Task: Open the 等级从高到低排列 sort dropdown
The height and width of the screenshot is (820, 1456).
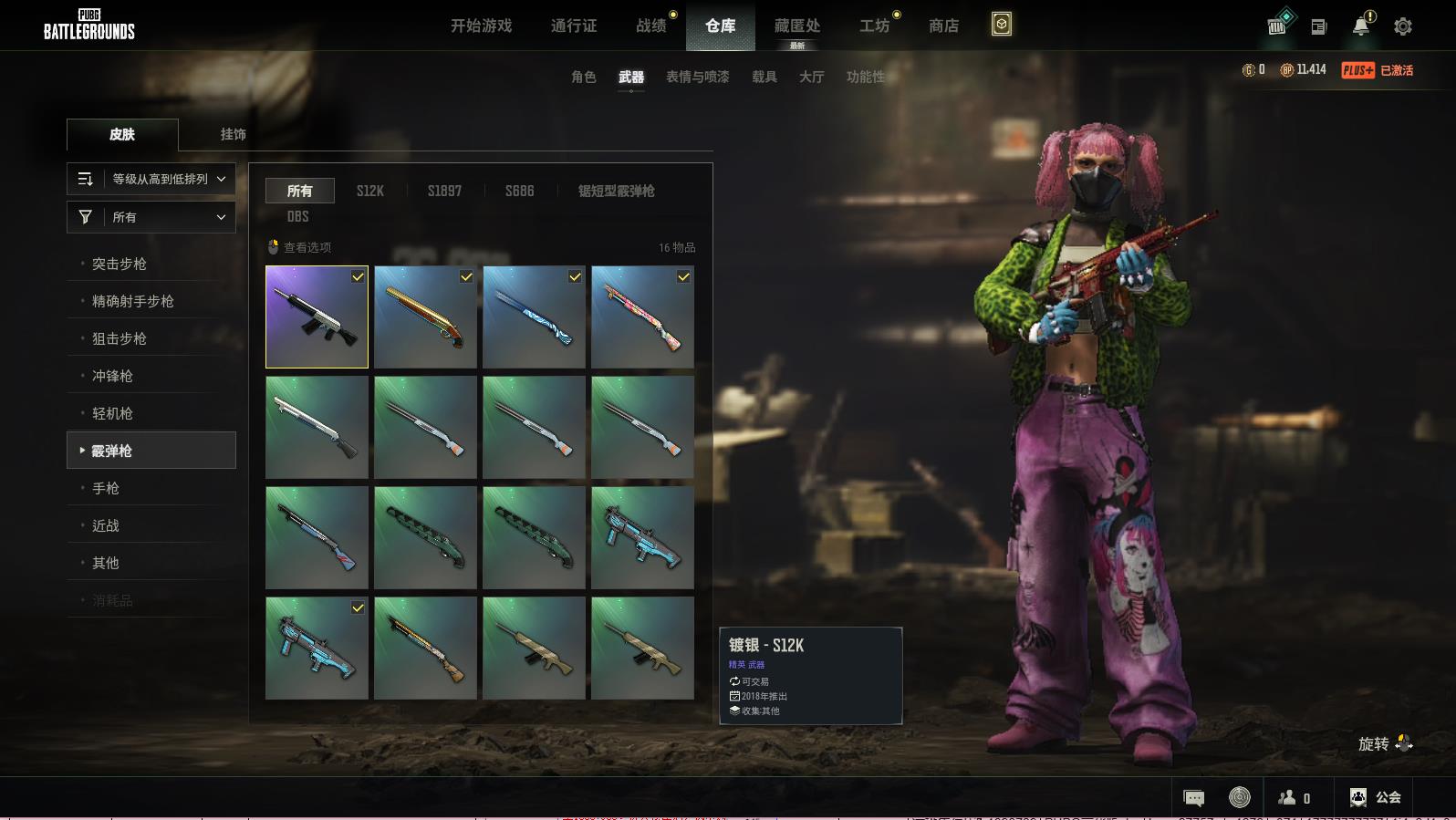Action: pos(151,179)
